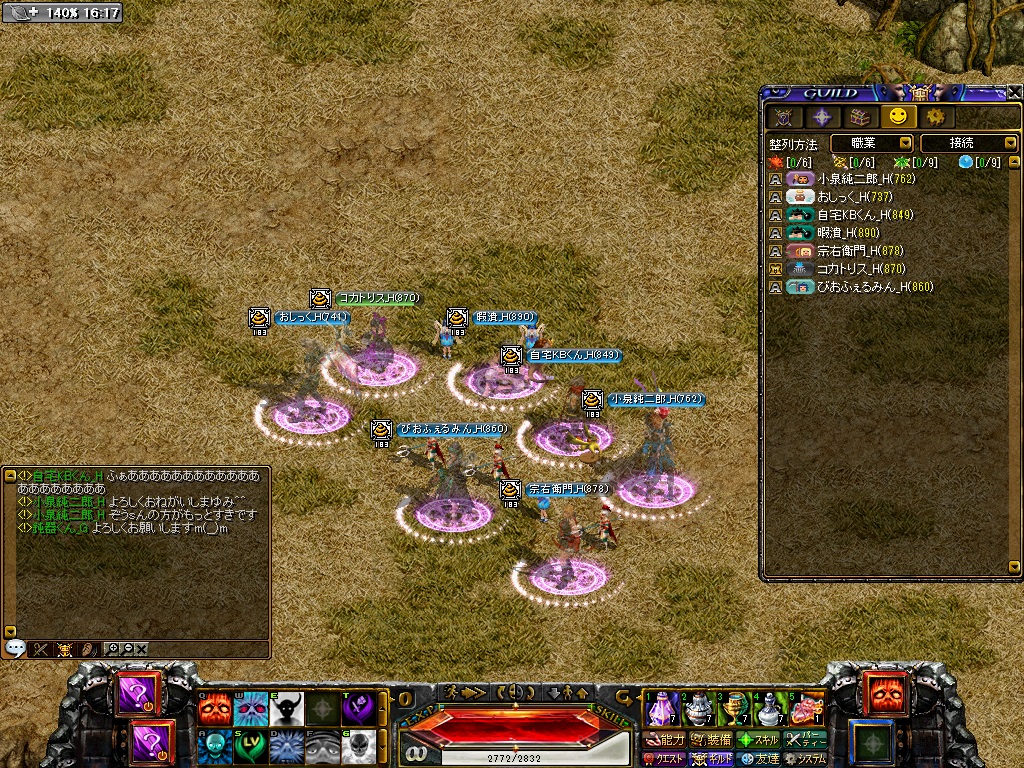The width and height of the screenshot is (1024, 768).
Task: Open the gear settings guild tab
Action: (x=935, y=117)
